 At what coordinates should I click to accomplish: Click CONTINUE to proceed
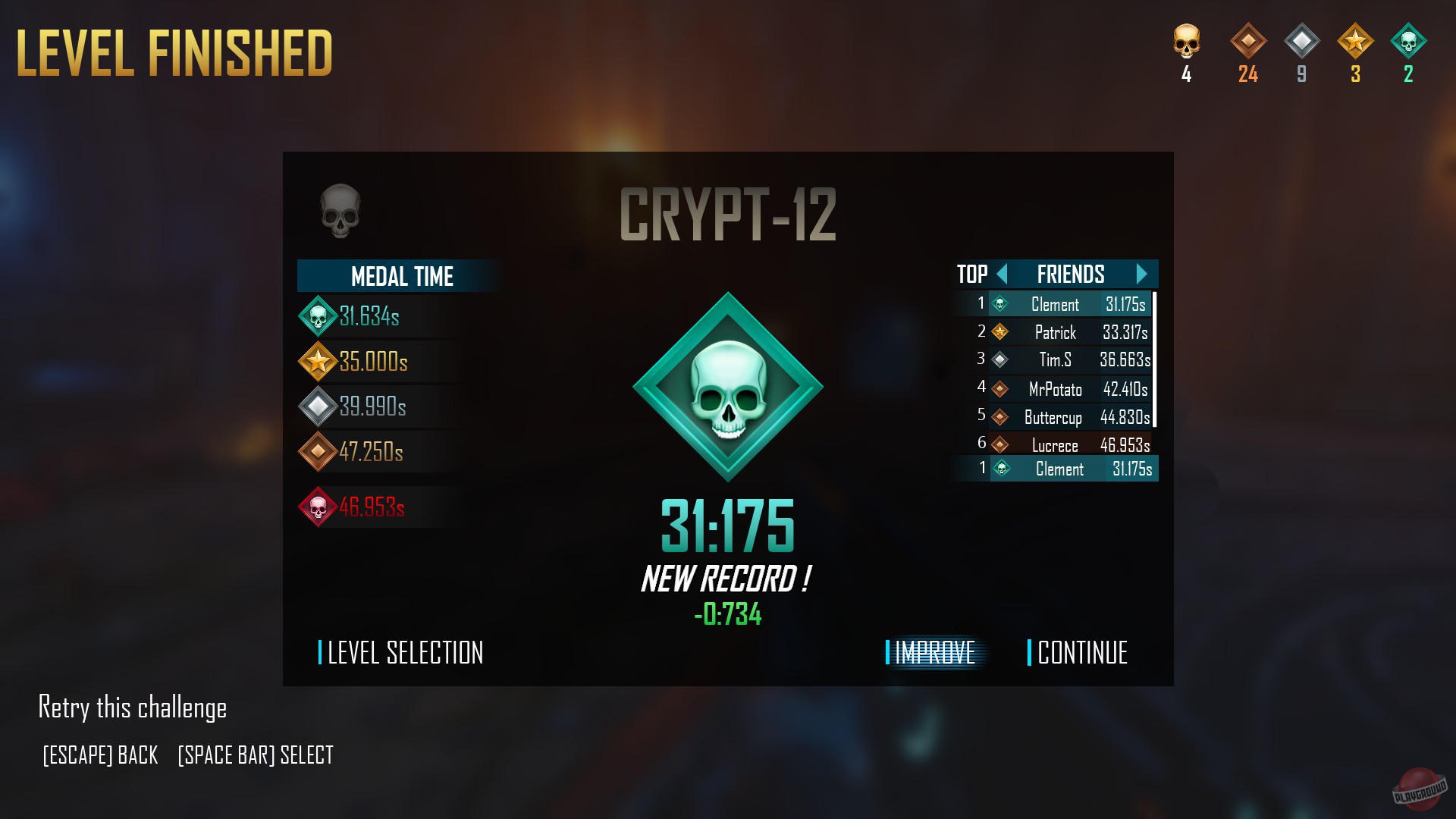point(1083,653)
